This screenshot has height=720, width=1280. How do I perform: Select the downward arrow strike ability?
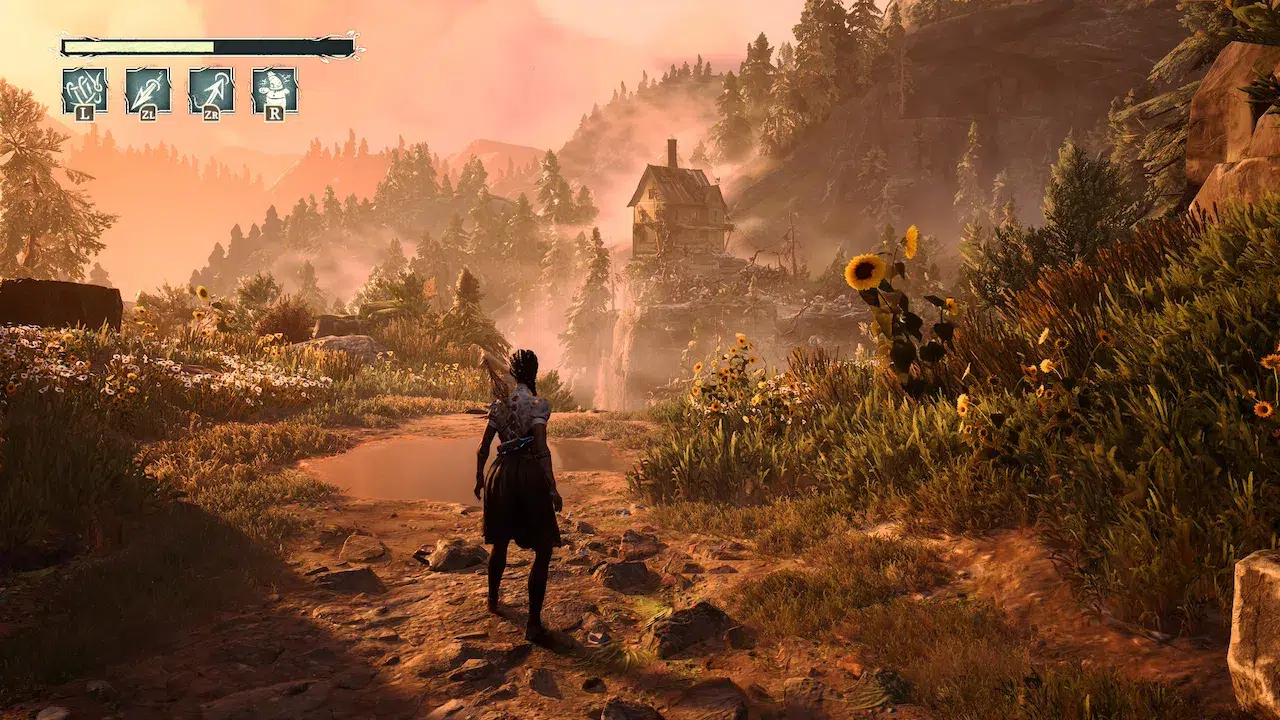[147, 90]
